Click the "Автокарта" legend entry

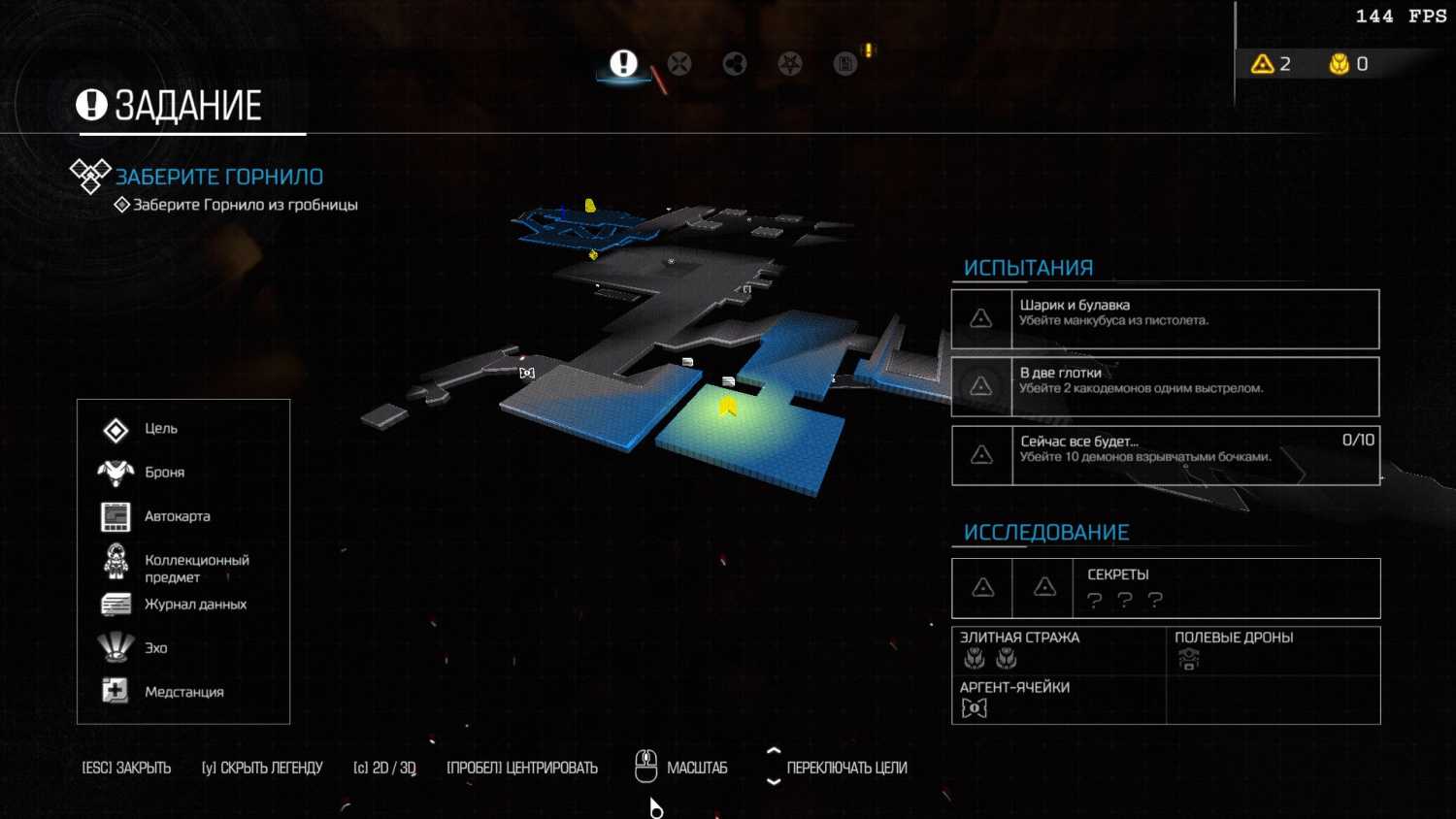(176, 516)
